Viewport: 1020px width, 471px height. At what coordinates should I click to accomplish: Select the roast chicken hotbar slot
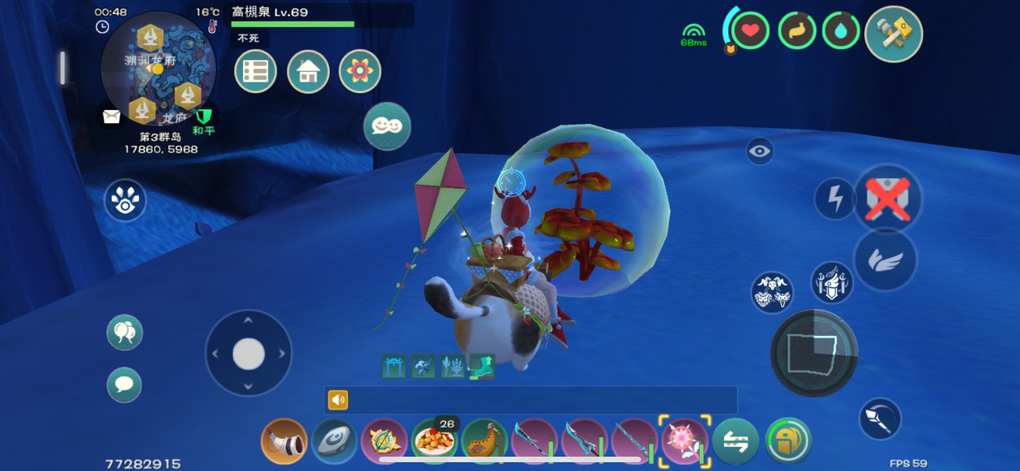coord(484,441)
